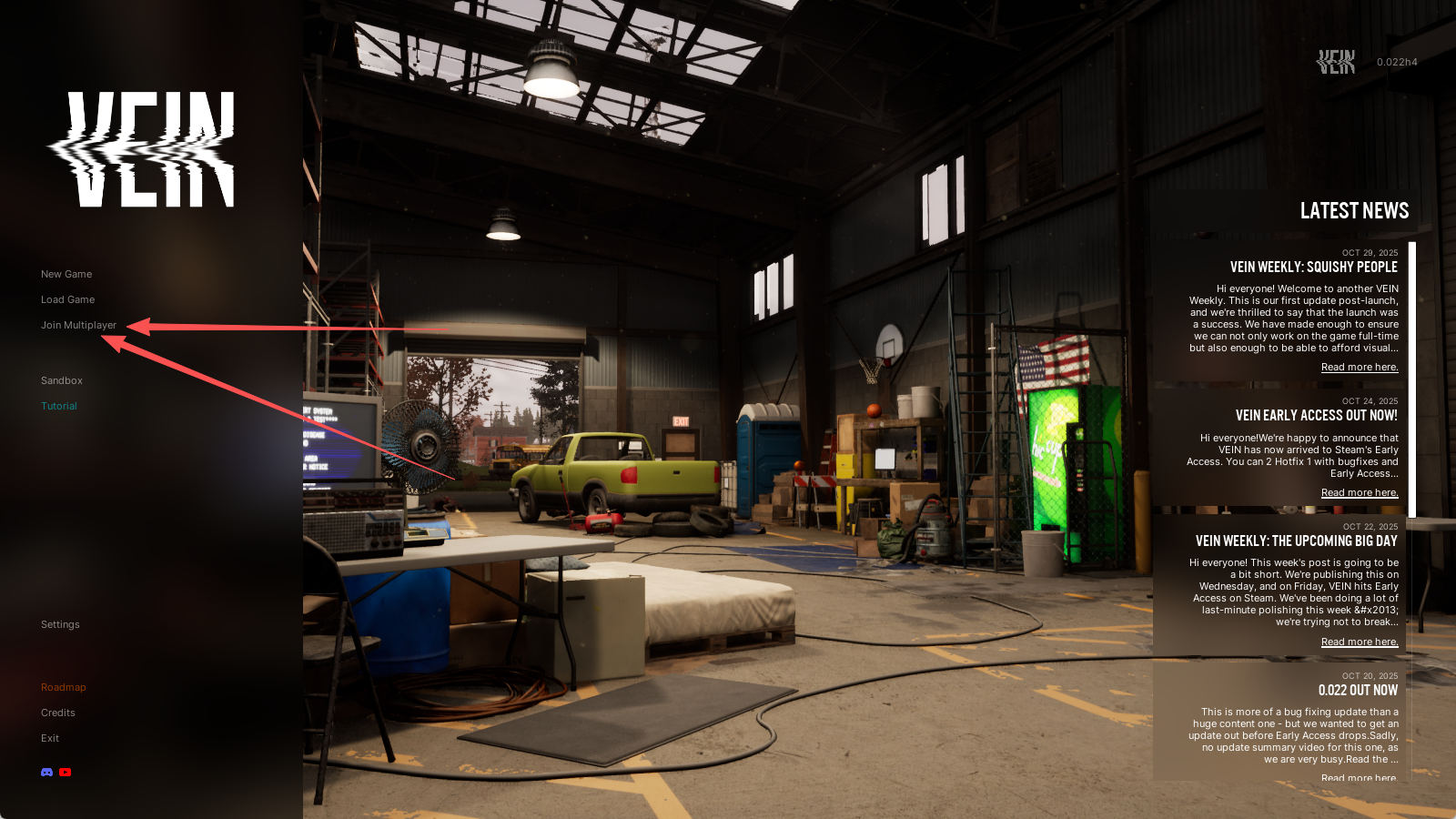1456x819 pixels.
Task: Choose the Sandbox mode
Action: (x=62, y=380)
